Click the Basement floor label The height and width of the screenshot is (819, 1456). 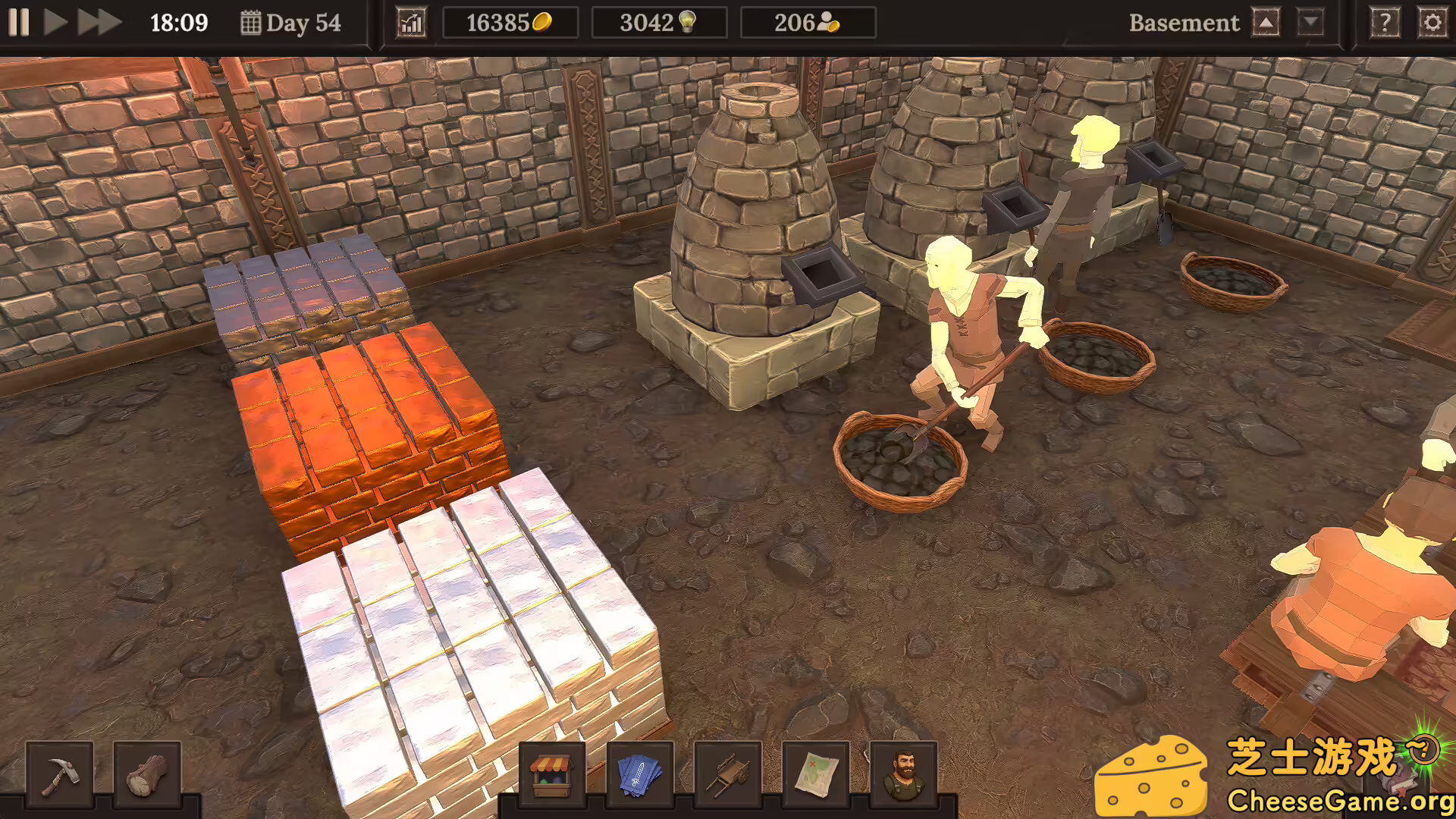coord(1185,22)
